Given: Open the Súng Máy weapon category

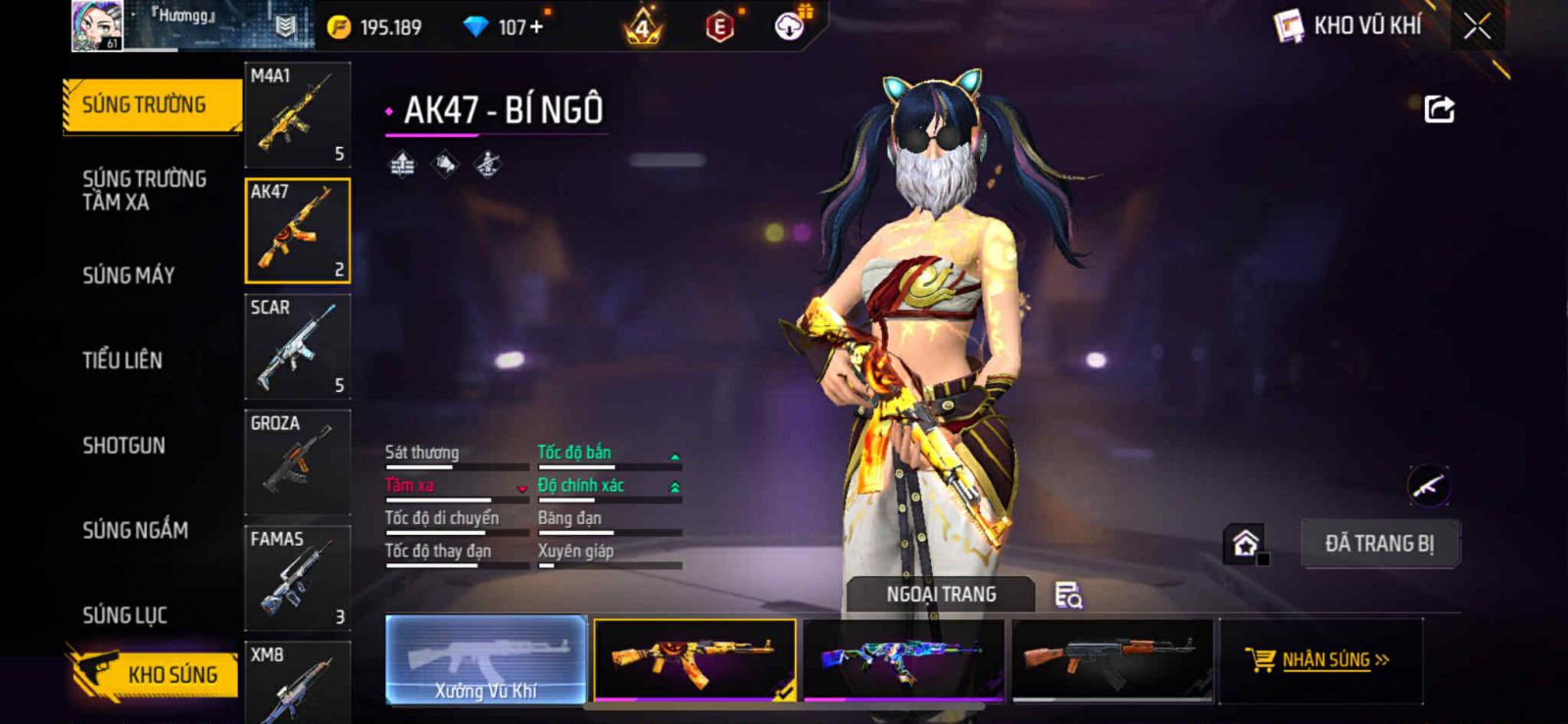Looking at the screenshot, I should (128, 275).
